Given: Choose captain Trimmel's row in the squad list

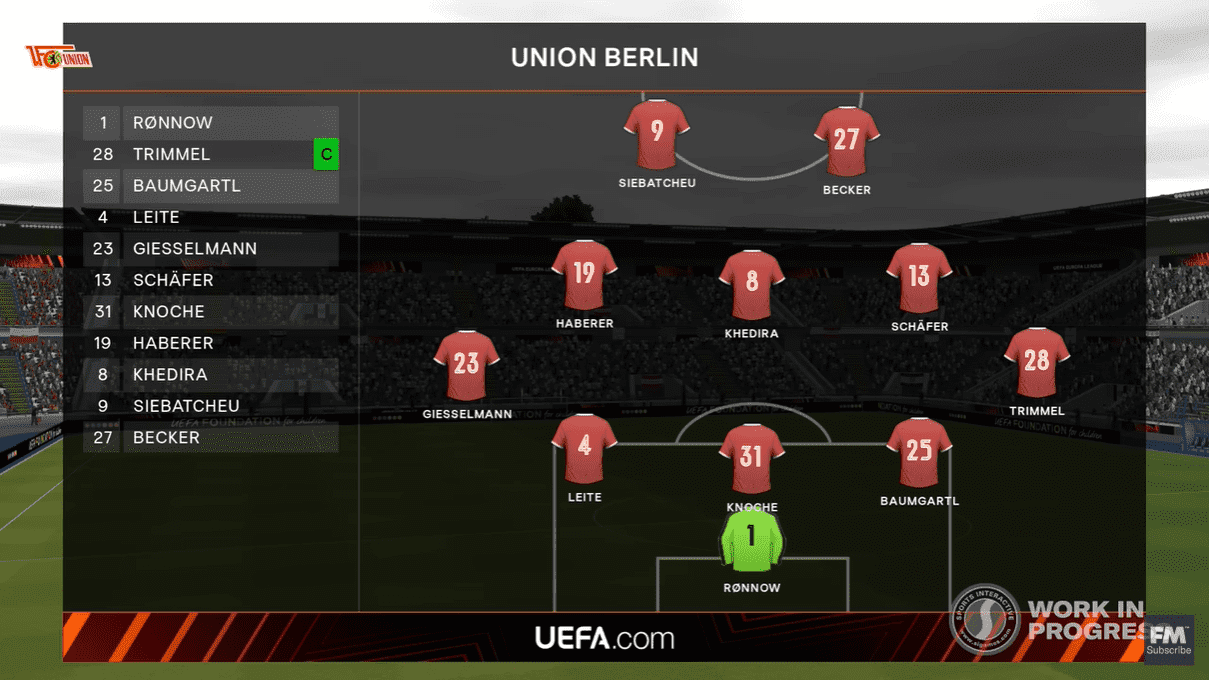Looking at the screenshot, I should (x=210, y=155).
